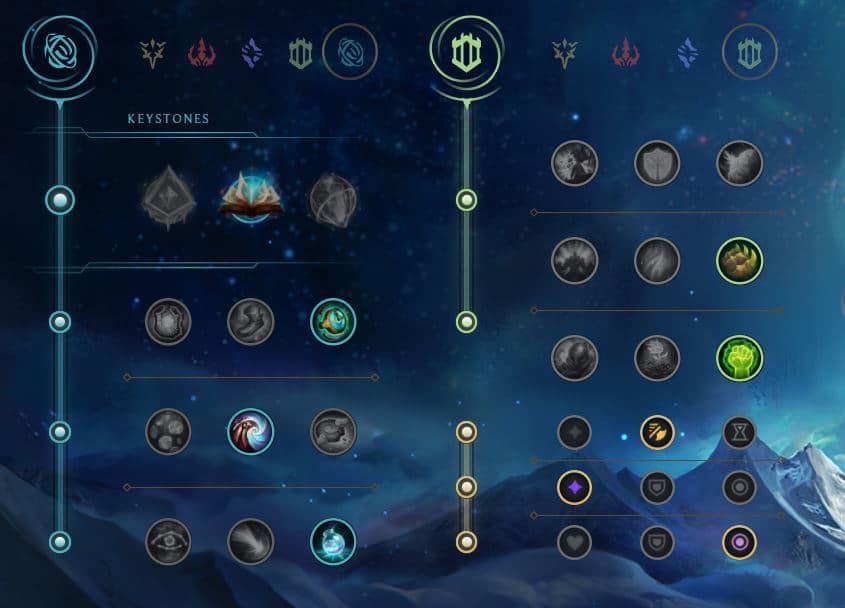Image resolution: width=845 pixels, height=608 pixels.
Task: Pick the Unflinching green fist rune
Action: coord(740,358)
